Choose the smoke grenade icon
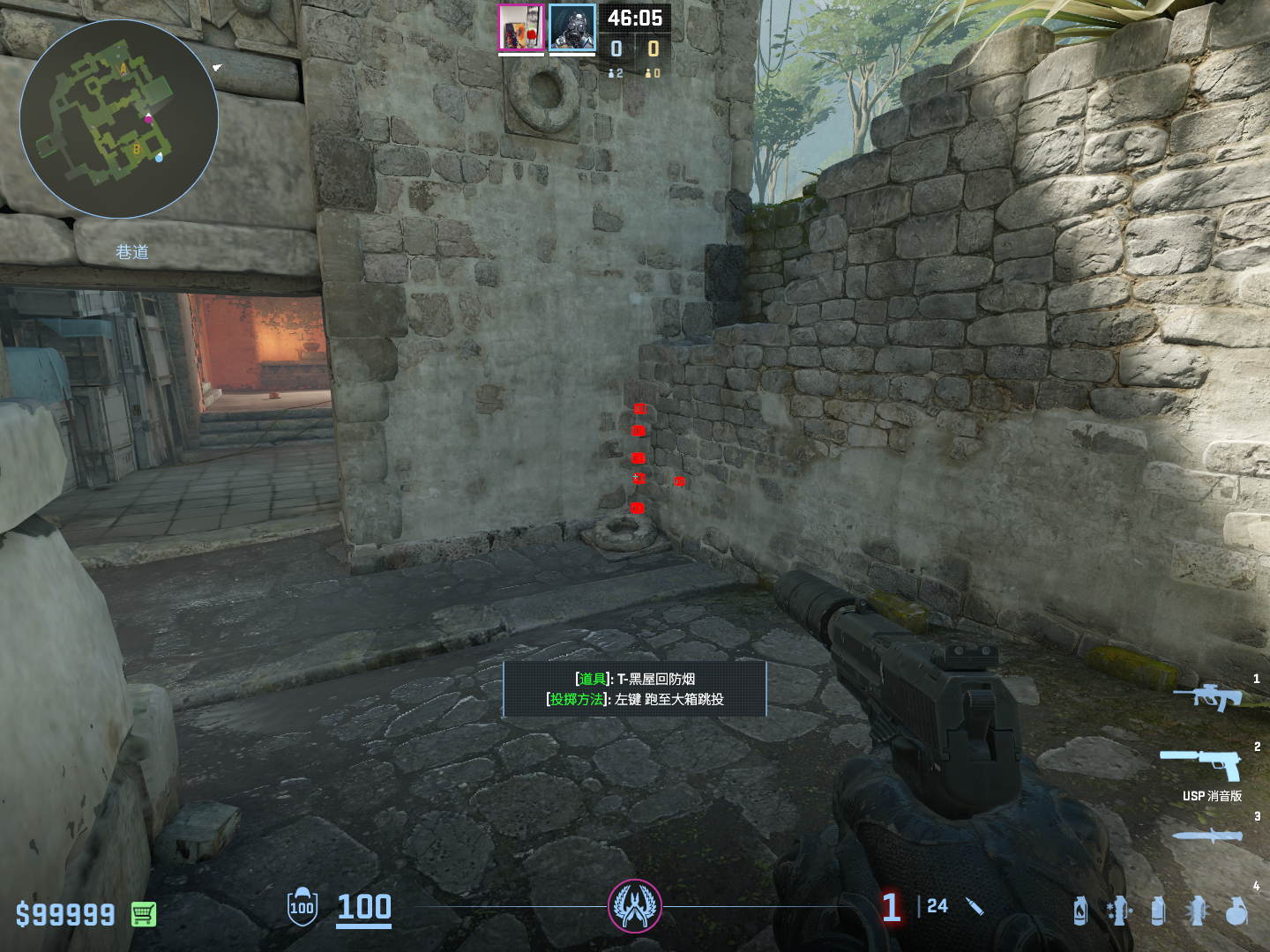The image size is (1270, 952). click(1158, 911)
